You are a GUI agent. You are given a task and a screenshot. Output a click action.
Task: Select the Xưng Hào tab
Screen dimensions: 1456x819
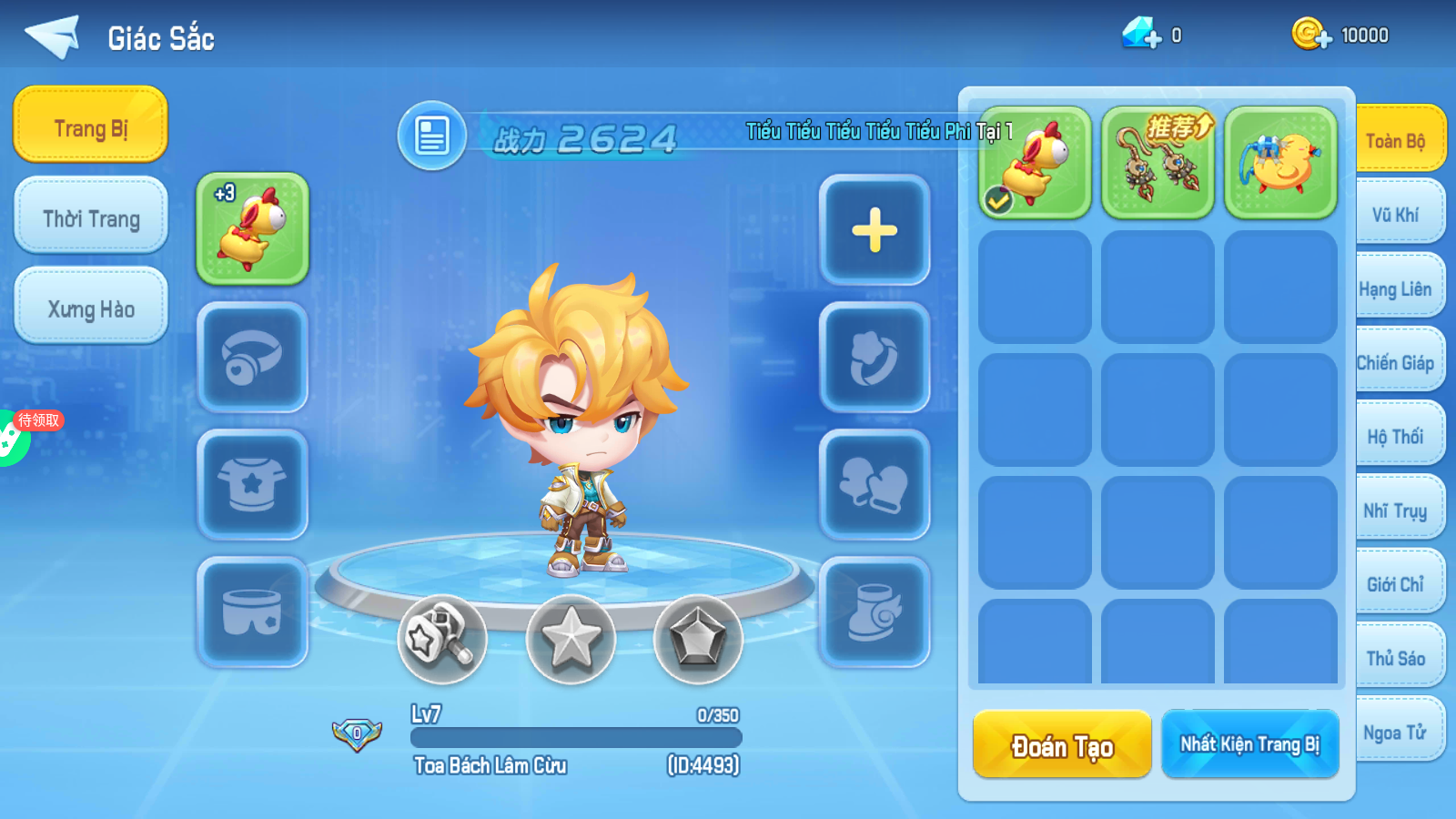(x=91, y=308)
